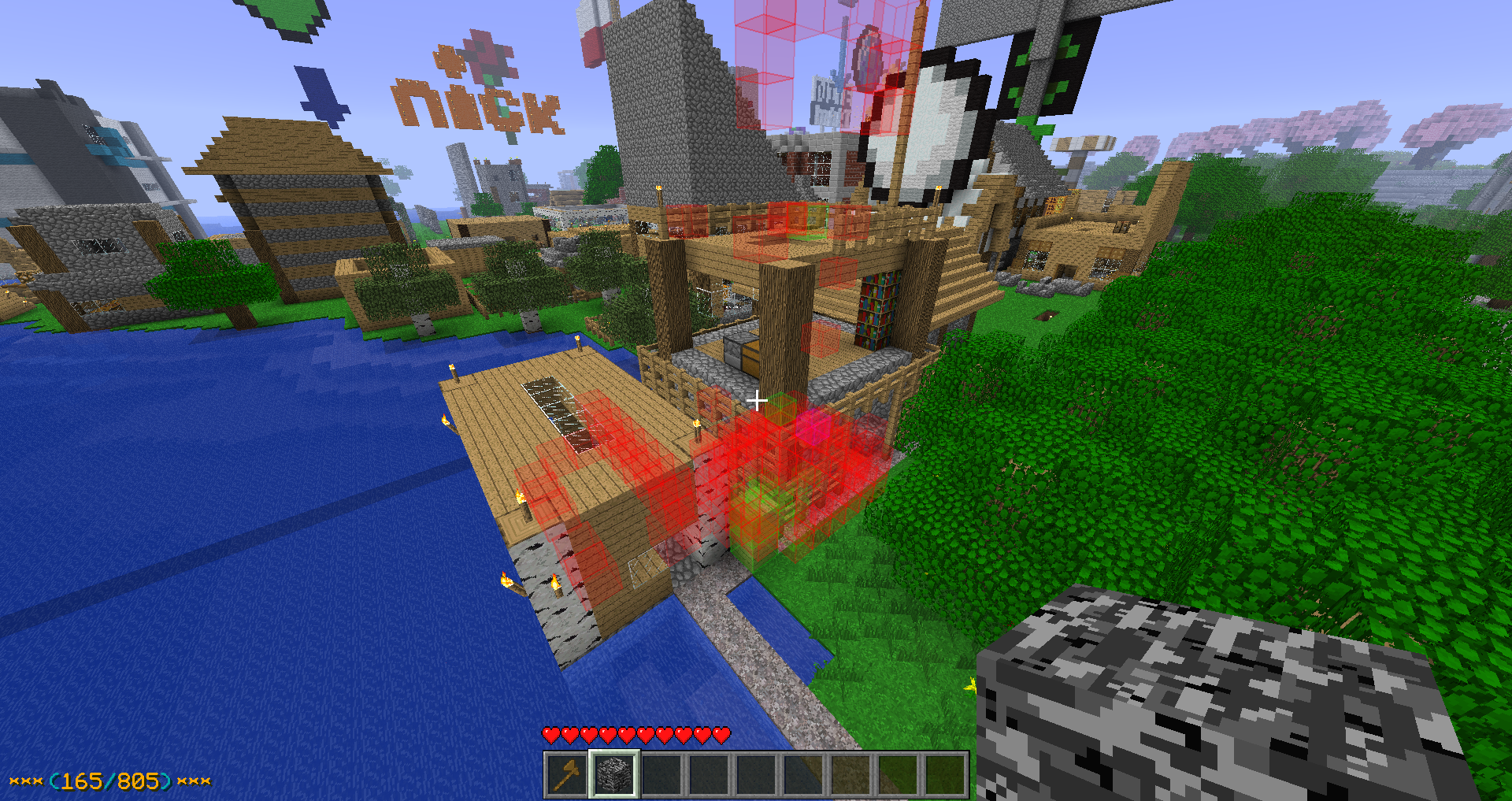Select the wooden axe hotbar slot

566,775
